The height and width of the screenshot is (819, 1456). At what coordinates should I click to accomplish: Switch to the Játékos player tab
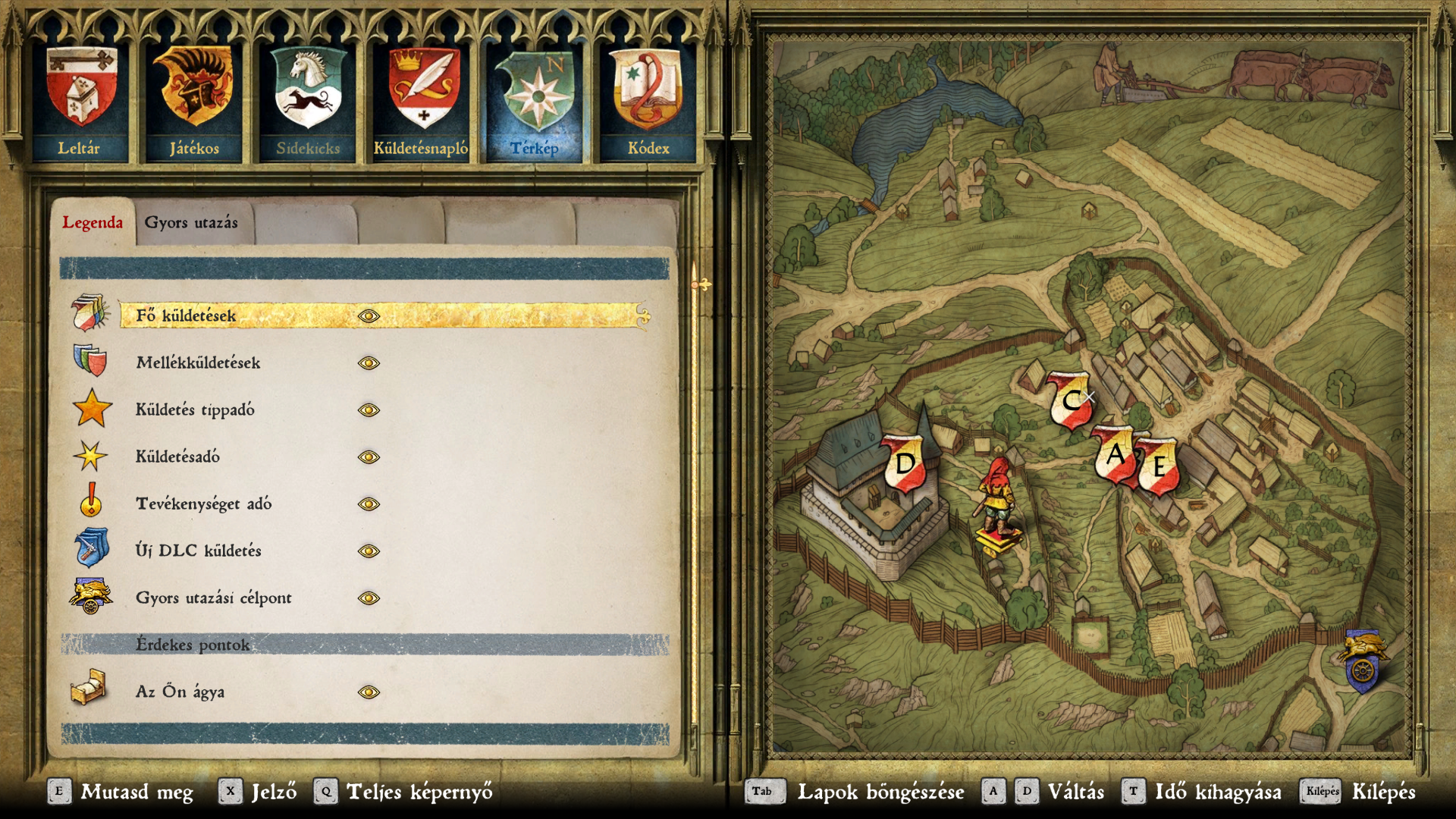tap(194, 102)
